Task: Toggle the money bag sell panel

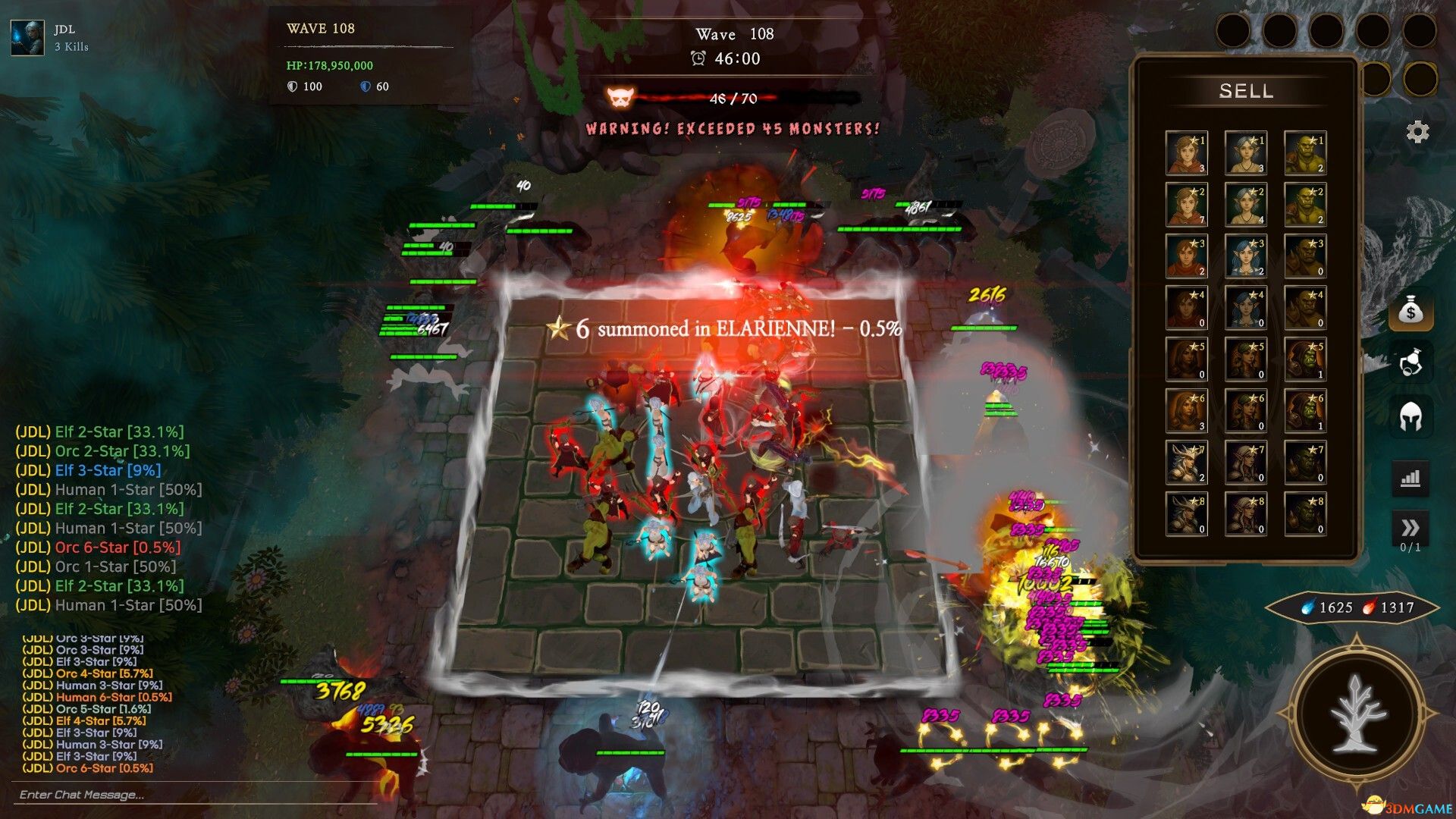Action: click(1410, 311)
